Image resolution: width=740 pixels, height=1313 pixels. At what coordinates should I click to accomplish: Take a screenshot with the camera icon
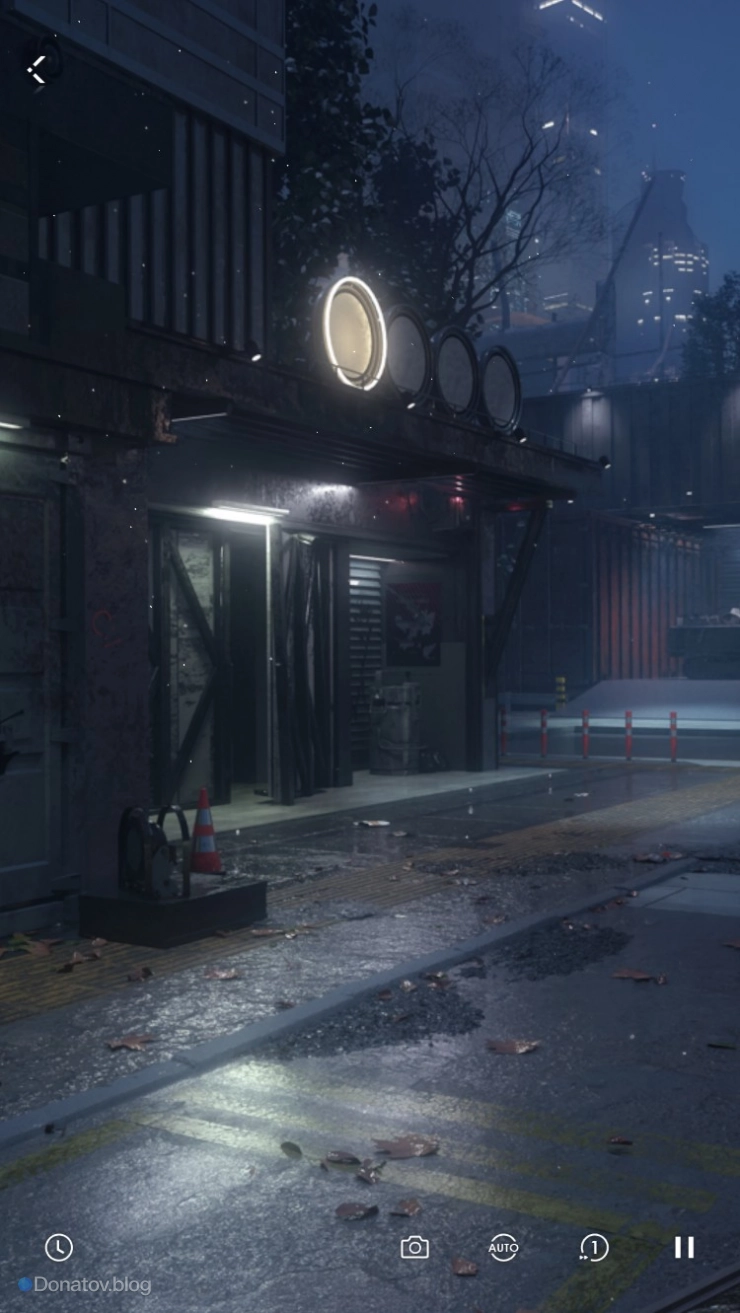(x=414, y=1247)
